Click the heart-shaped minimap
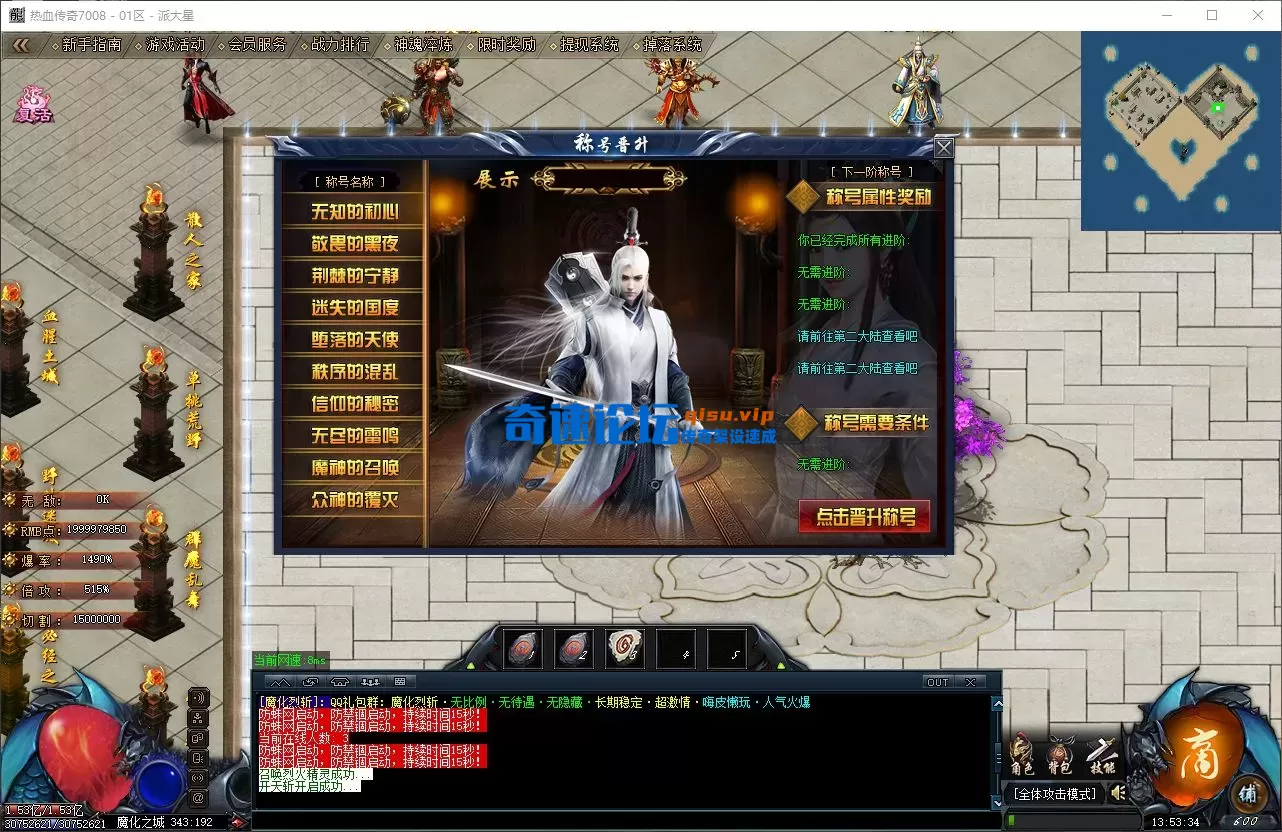The height and width of the screenshot is (832, 1282). pyautogui.click(x=1180, y=130)
